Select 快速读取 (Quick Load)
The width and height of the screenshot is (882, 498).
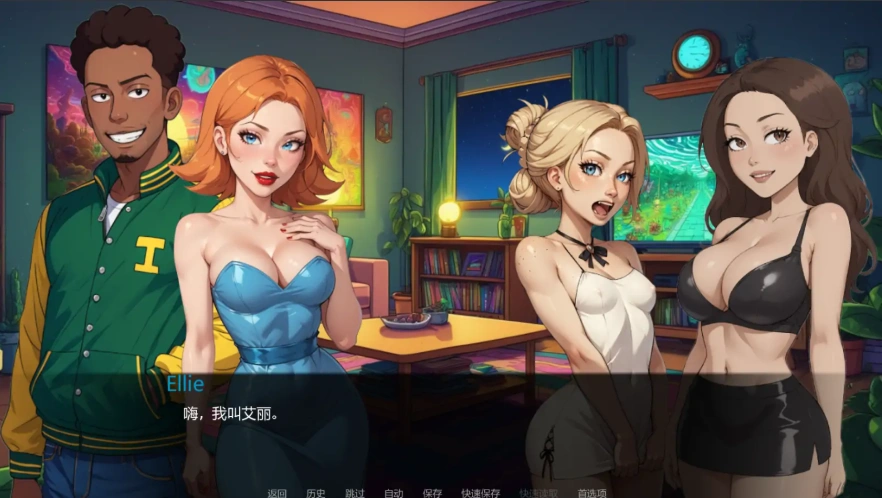tap(539, 492)
